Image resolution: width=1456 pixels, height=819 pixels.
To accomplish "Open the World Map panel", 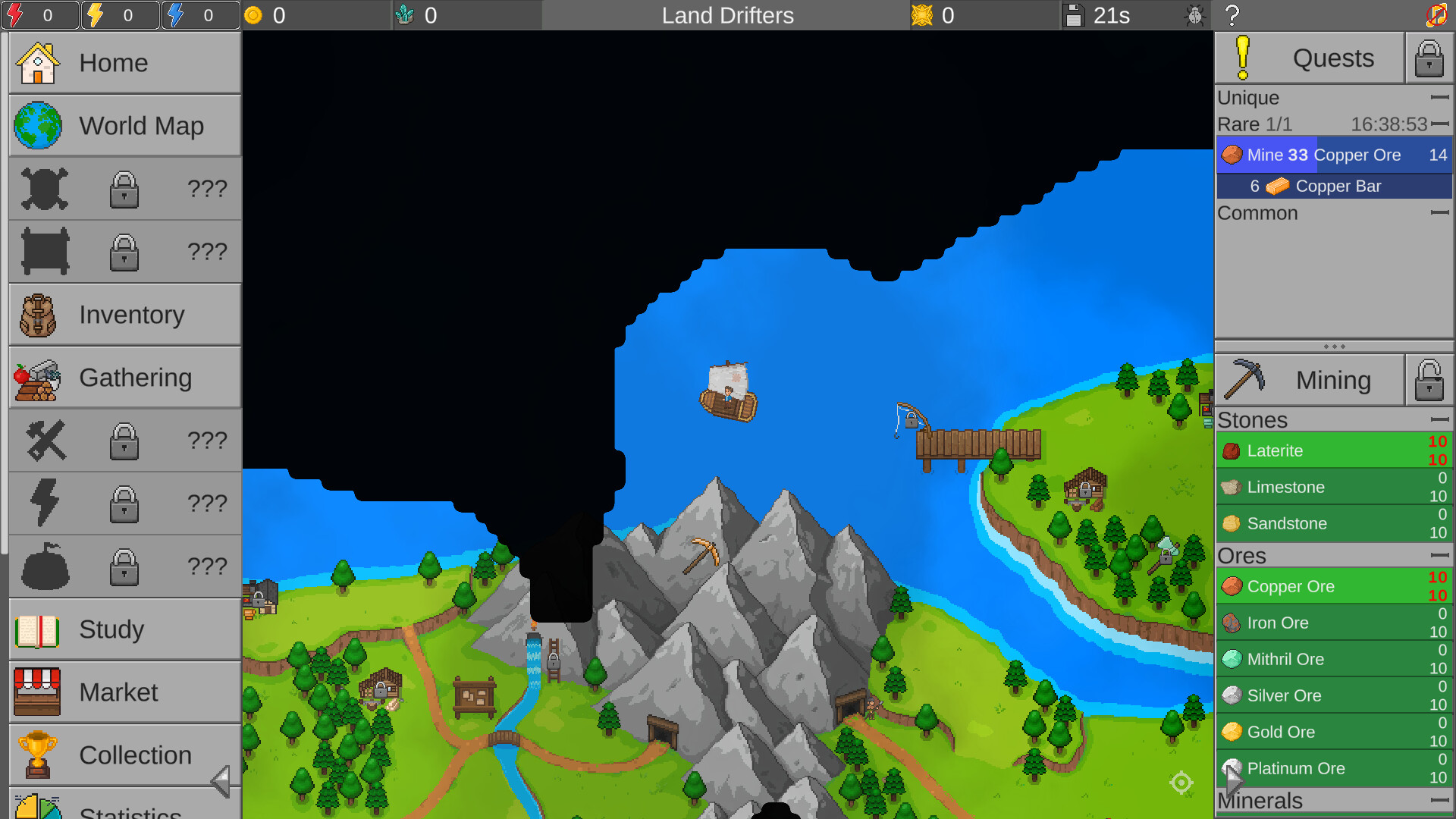I will tap(124, 126).
